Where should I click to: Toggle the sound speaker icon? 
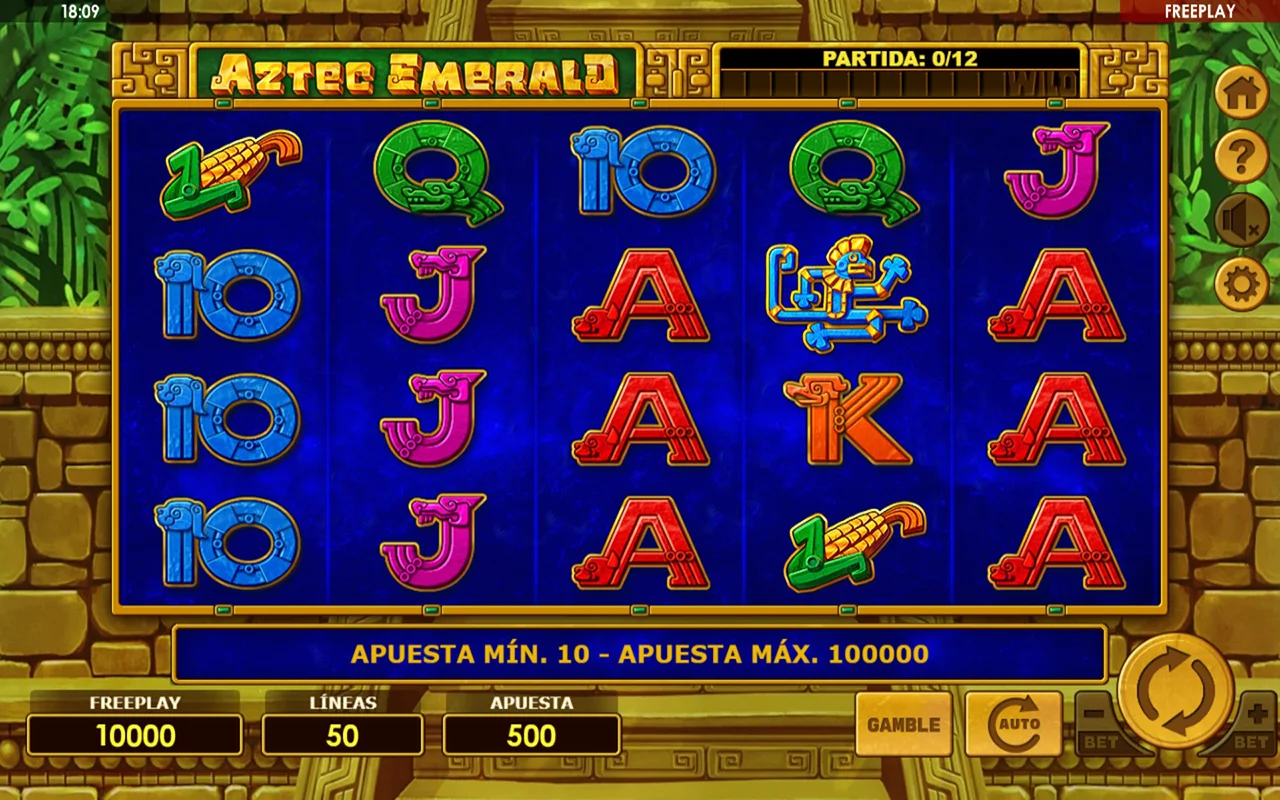click(1241, 220)
